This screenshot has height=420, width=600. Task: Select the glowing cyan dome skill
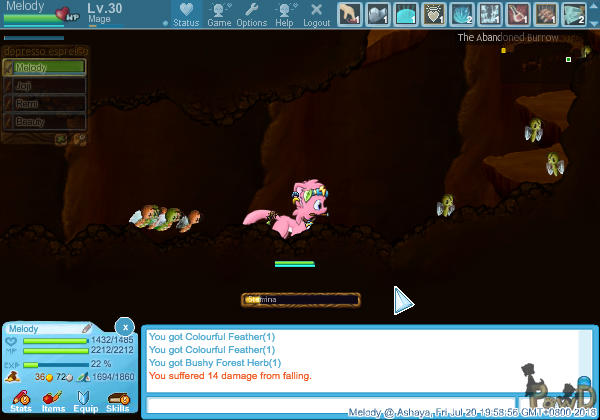(x=407, y=14)
